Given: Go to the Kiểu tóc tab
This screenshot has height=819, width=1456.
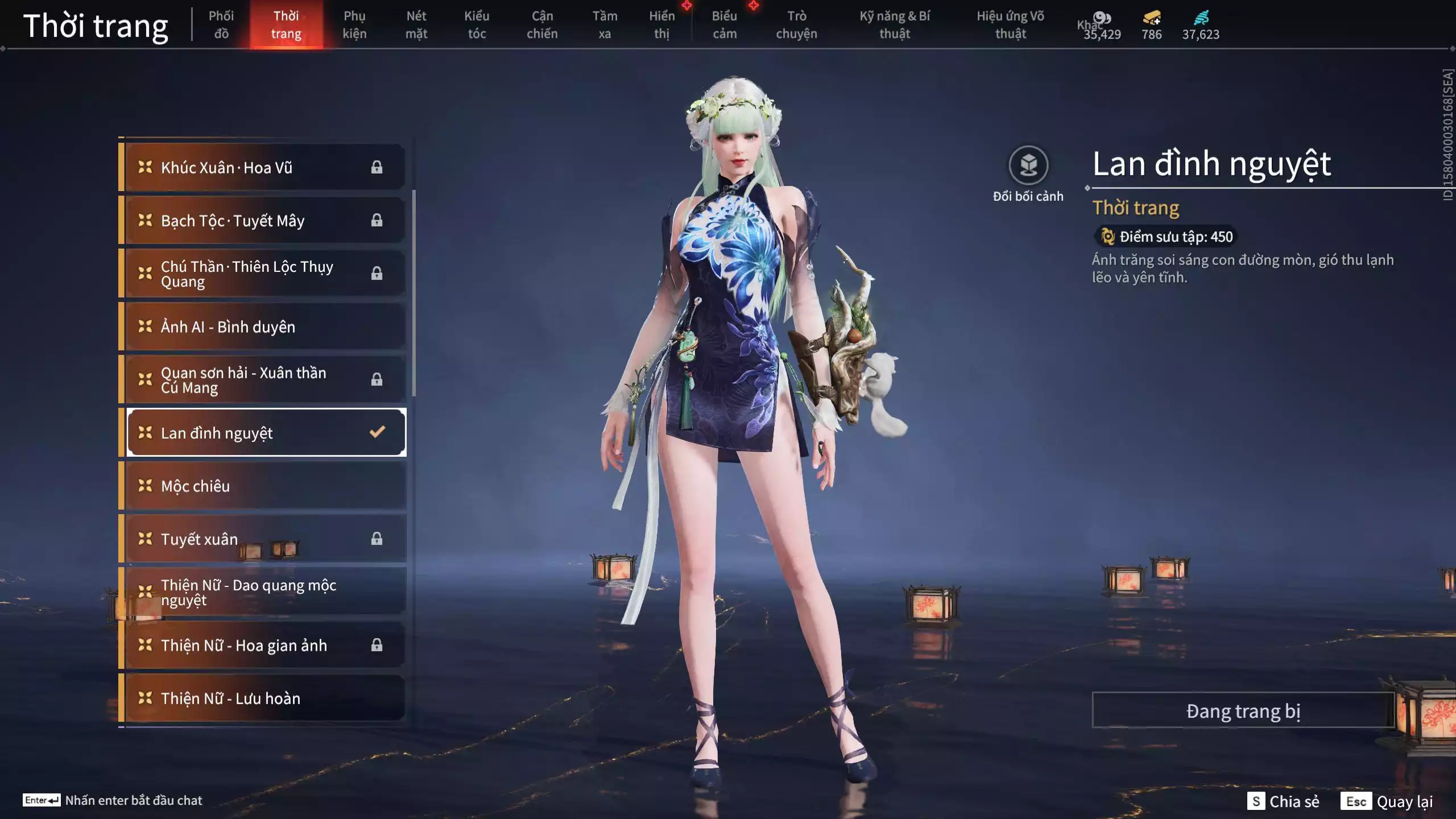Looking at the screenshot, I should pos(477,25).
